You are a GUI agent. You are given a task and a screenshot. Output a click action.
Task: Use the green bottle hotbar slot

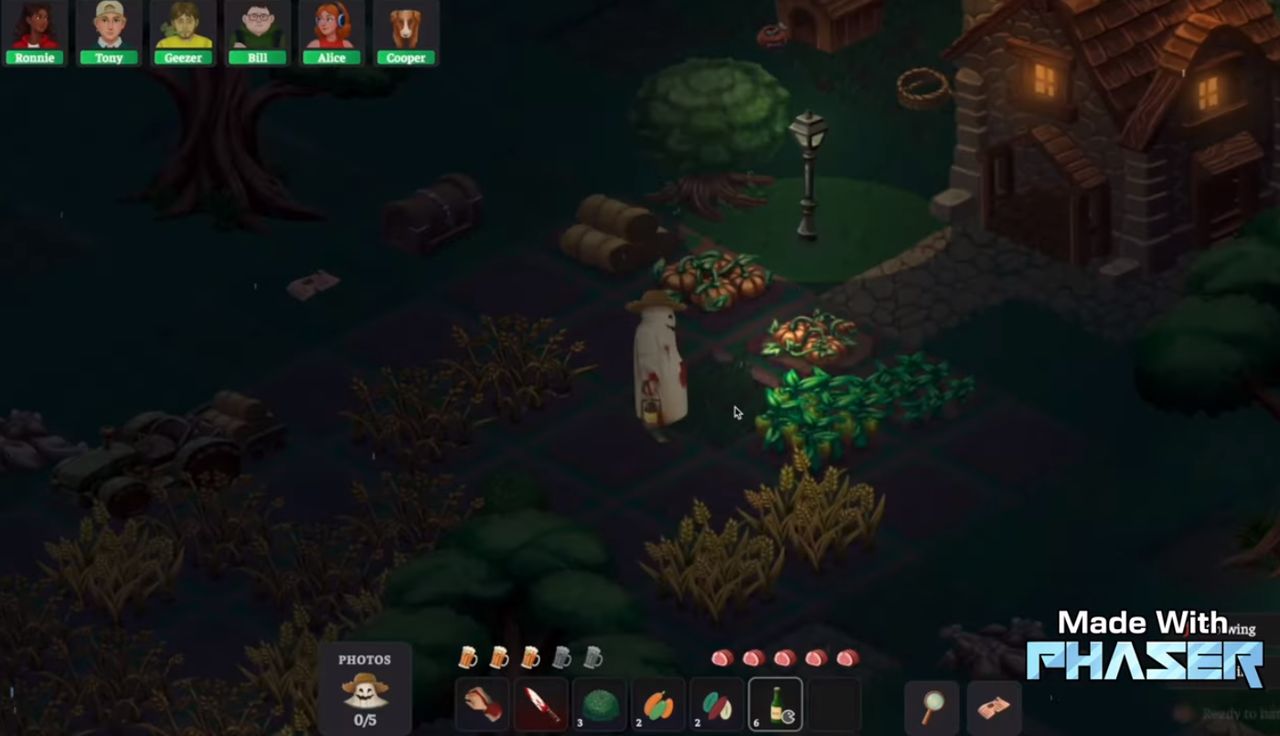click(775, 705)
